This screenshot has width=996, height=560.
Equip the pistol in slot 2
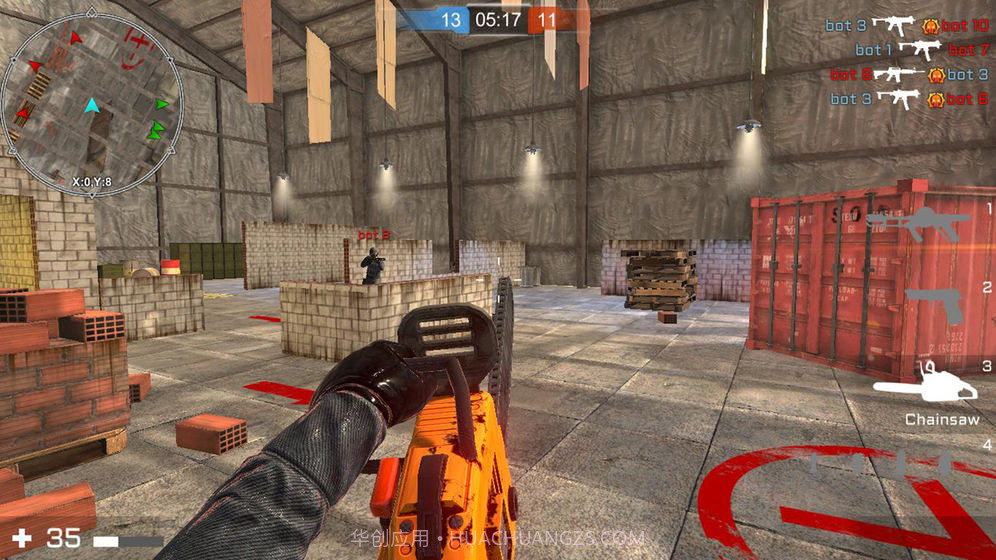(934, 305)
